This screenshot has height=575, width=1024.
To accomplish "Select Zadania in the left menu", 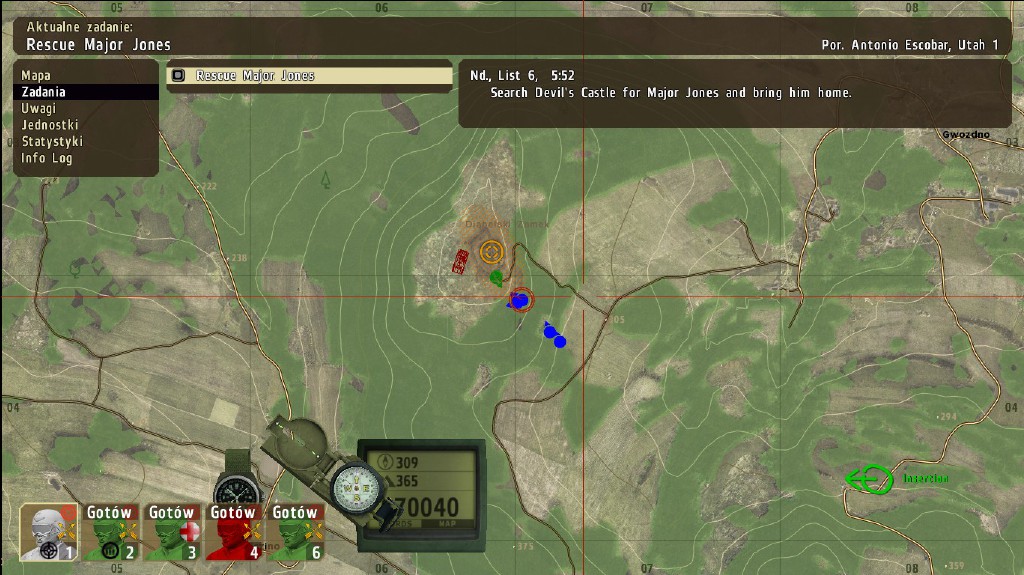I will coord(43,92).
